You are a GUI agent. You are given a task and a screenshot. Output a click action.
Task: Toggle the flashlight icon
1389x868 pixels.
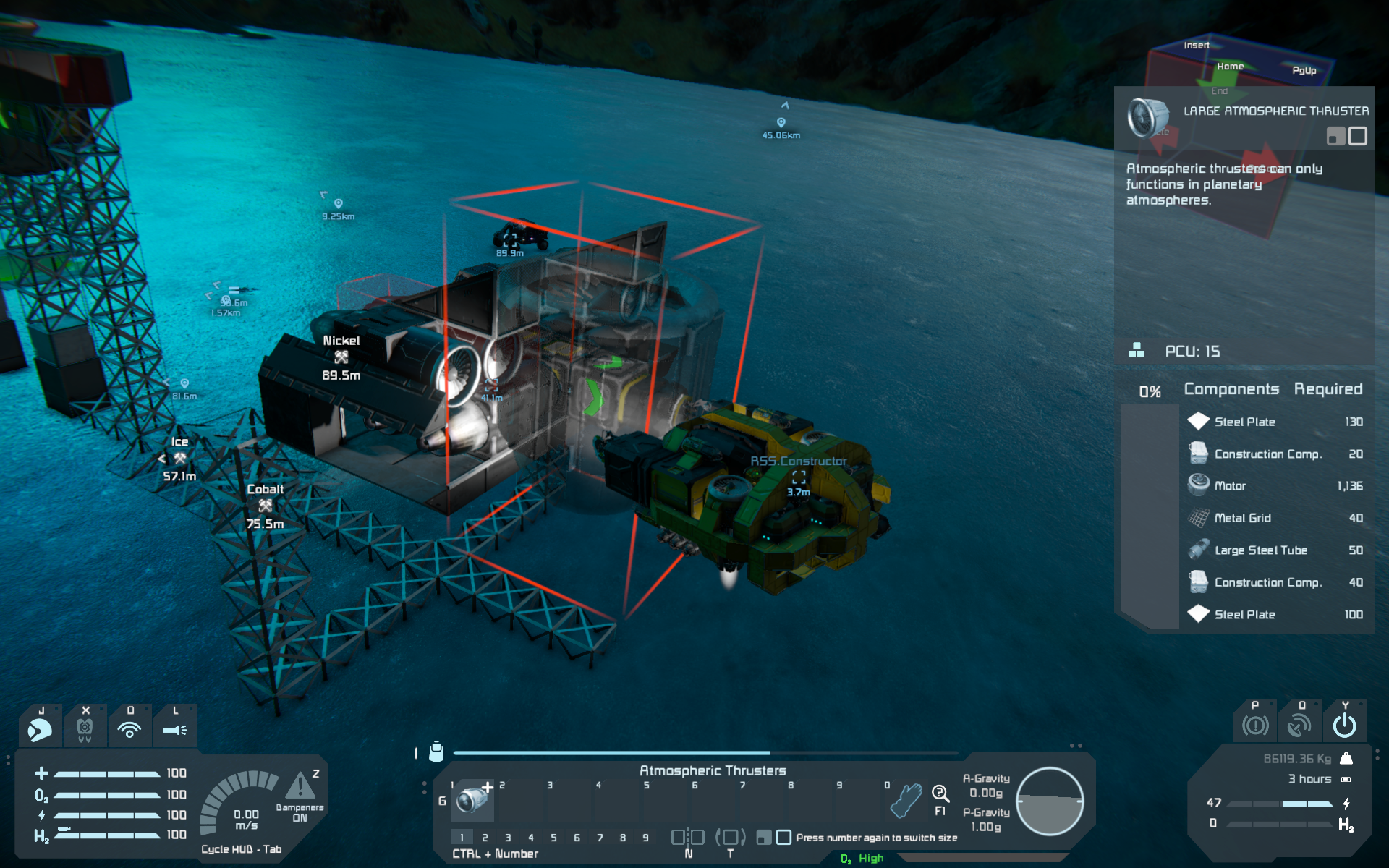174,729
